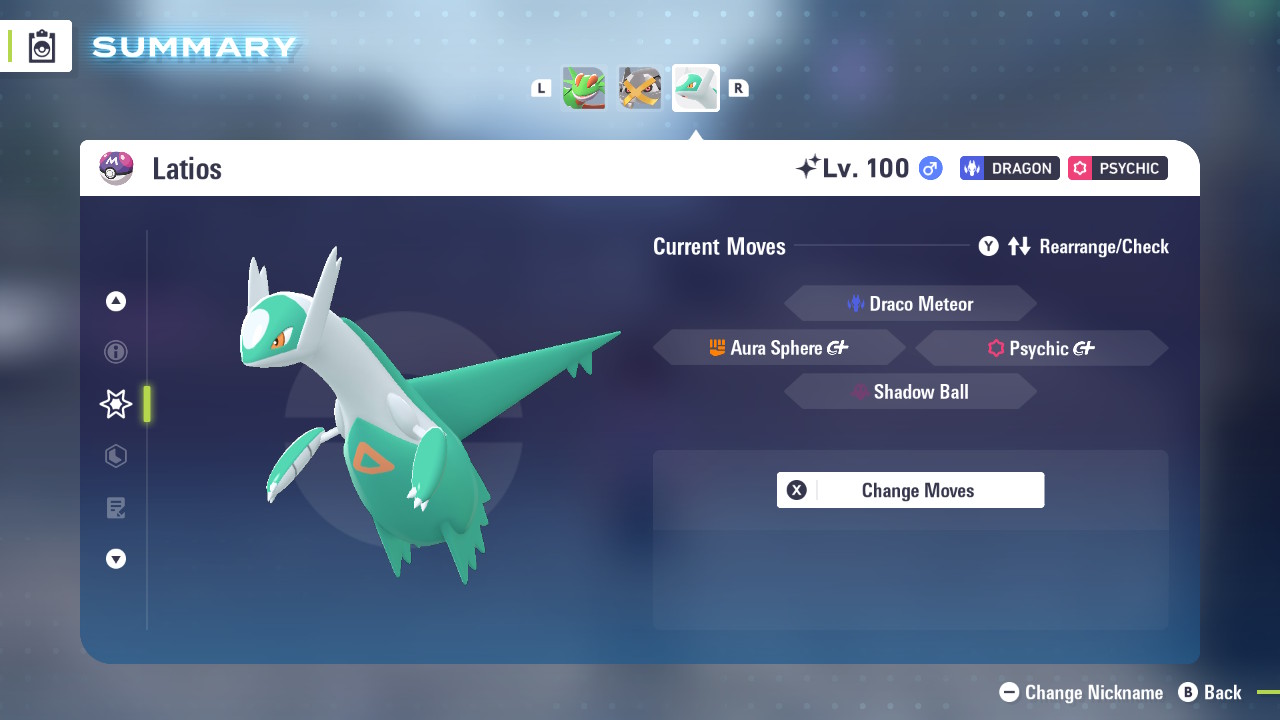
Task: Open the Pokémon info summary page
Action: 115,352
